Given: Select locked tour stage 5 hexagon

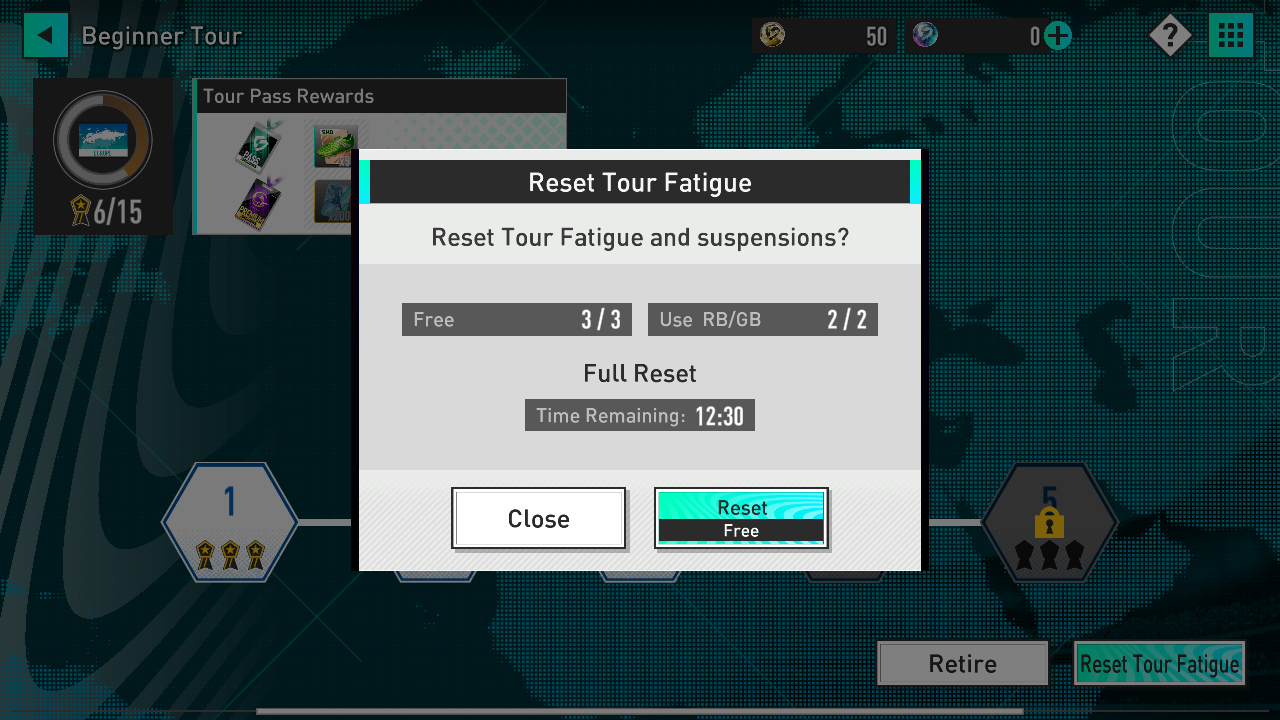Looking at the screenshot, I should click(x=1049, y=522).
